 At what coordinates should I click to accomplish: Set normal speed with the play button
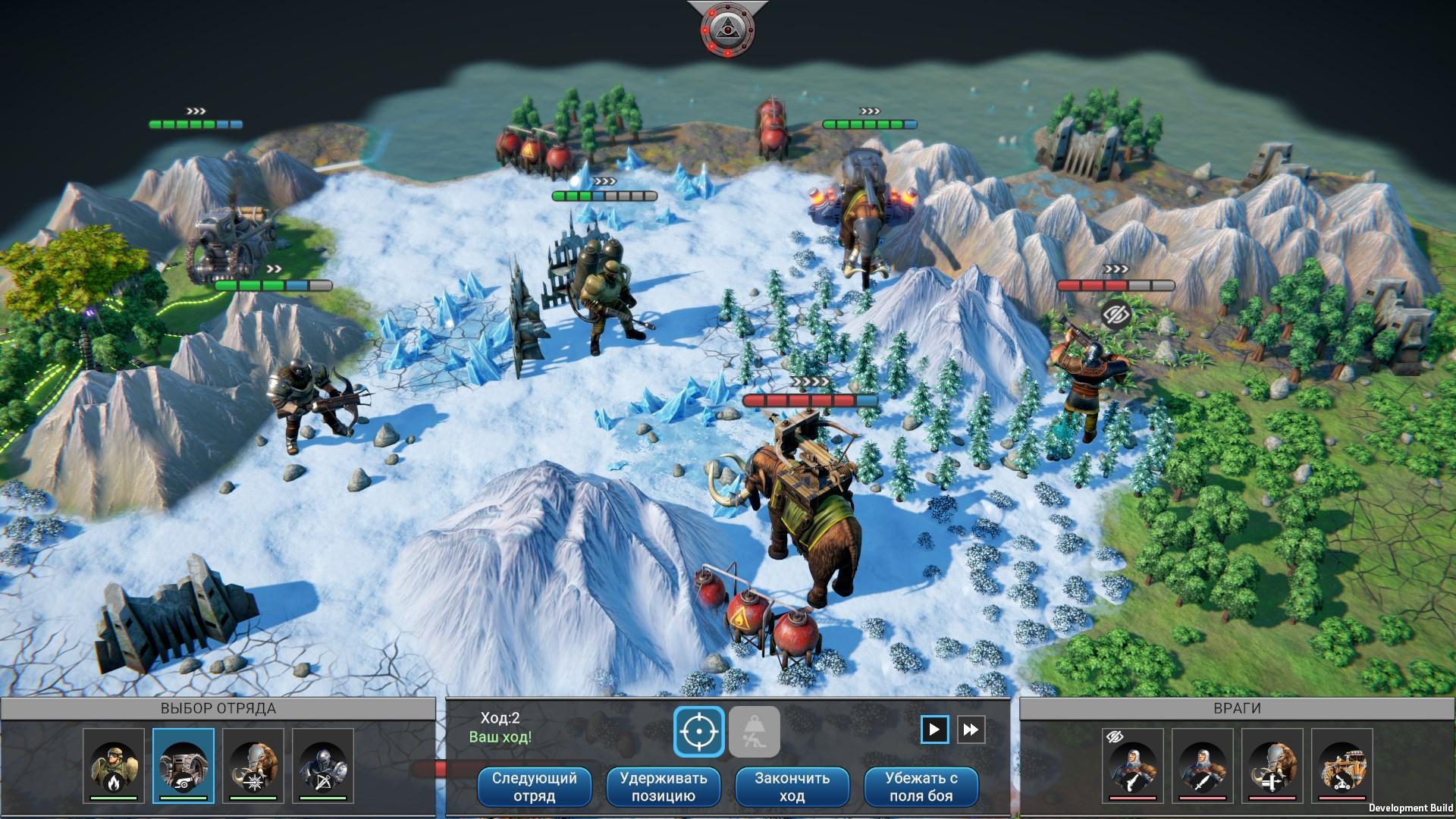pos(934,730)
